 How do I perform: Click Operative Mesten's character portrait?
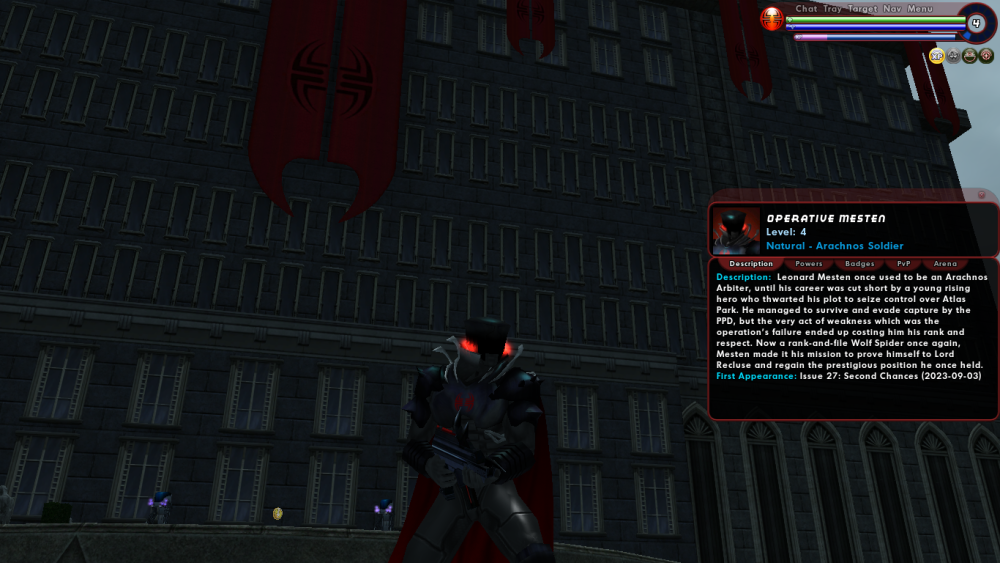[736, 231]
